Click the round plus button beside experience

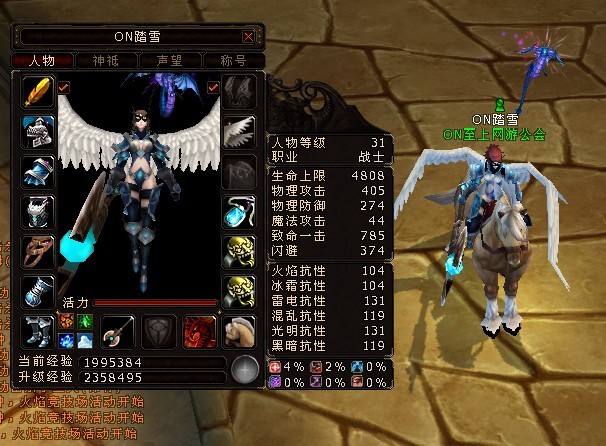click(x=245, y=369)
